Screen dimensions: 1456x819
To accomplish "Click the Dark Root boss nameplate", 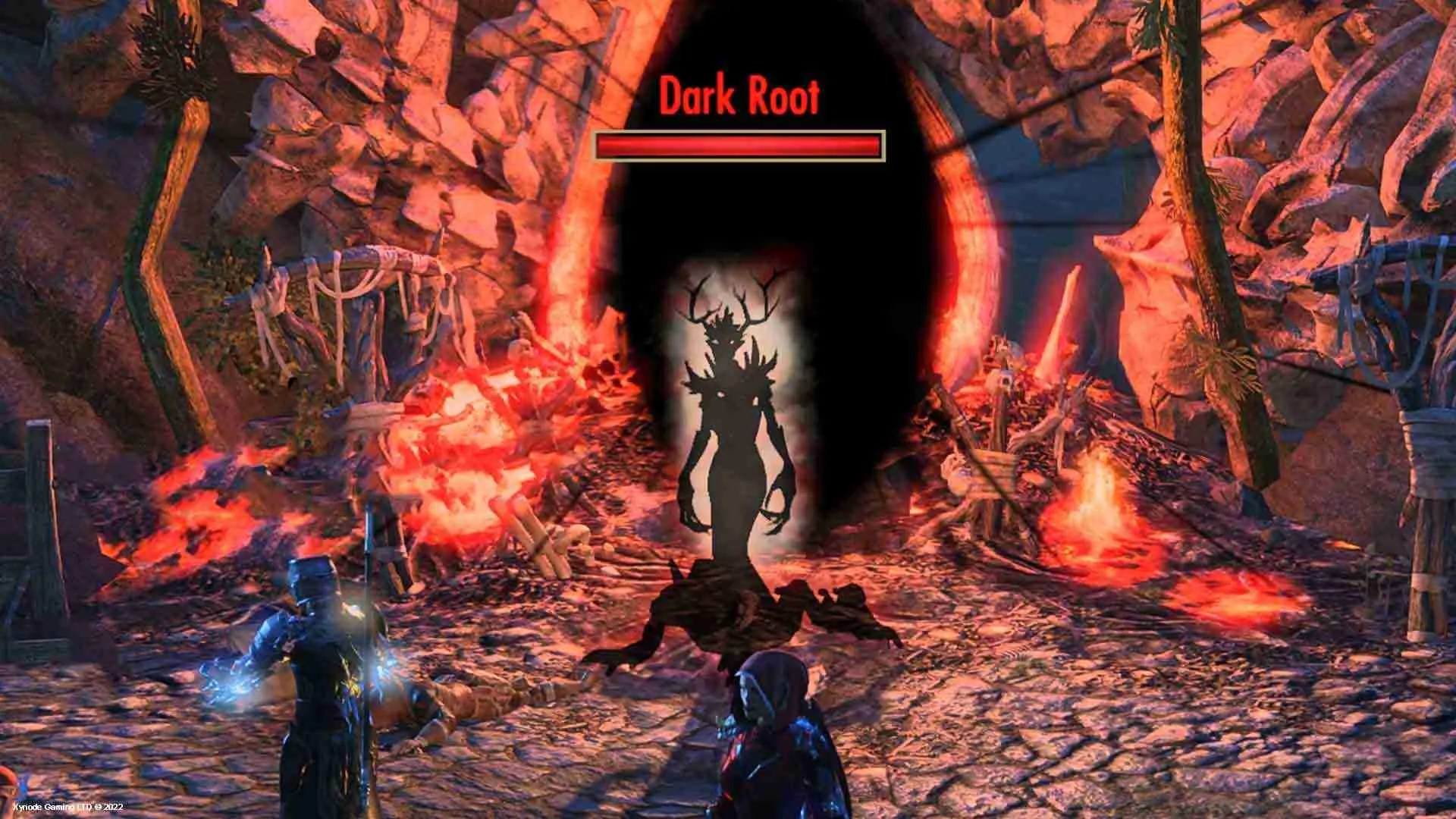I will [x=739, y=96].
